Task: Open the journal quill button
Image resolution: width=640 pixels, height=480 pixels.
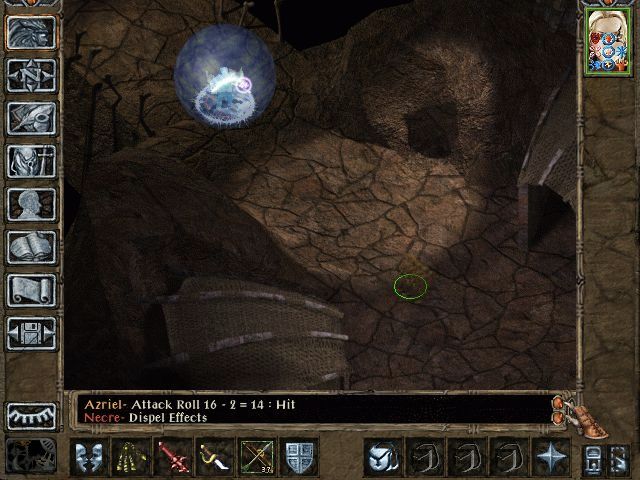Action: 31,119
